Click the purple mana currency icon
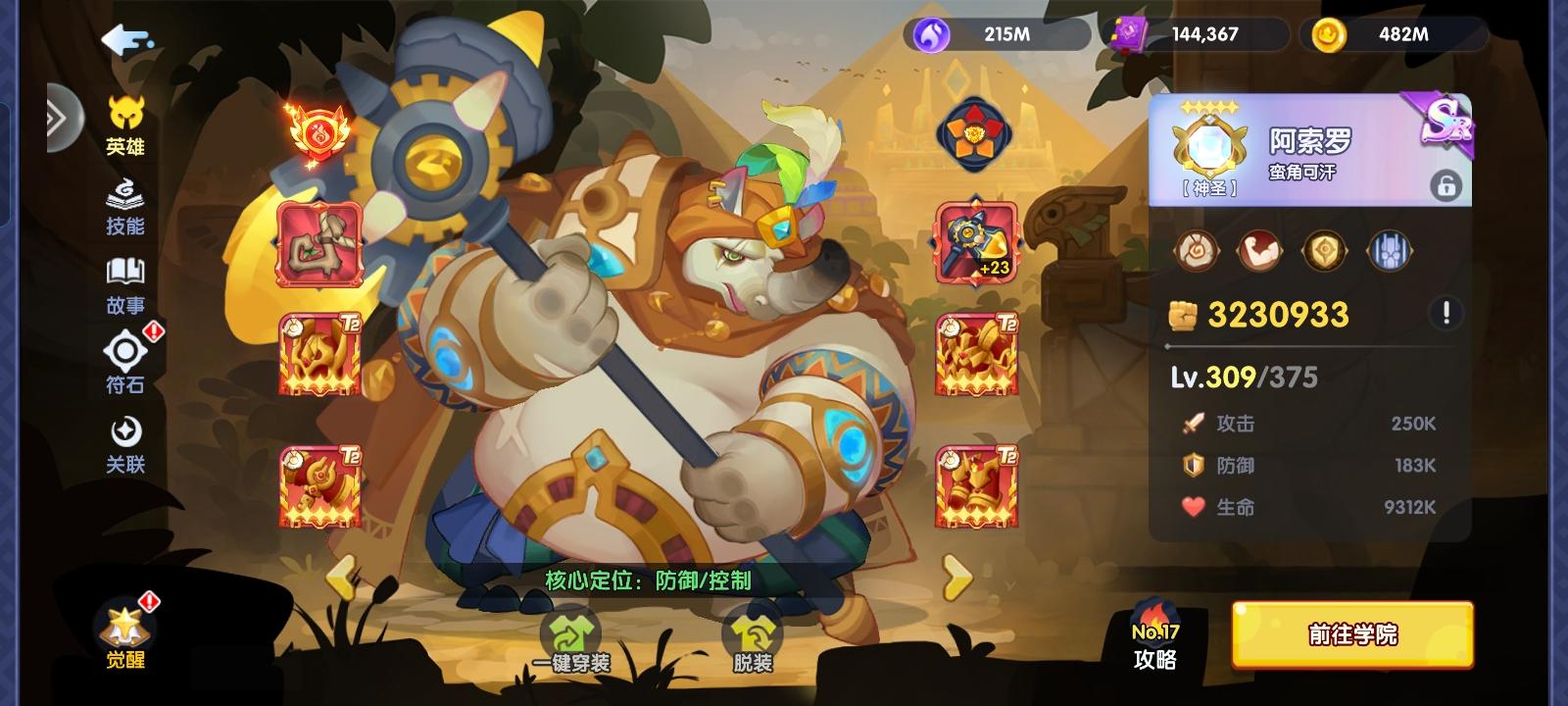This screenshot has height=706, width=1568. point(934,35)
